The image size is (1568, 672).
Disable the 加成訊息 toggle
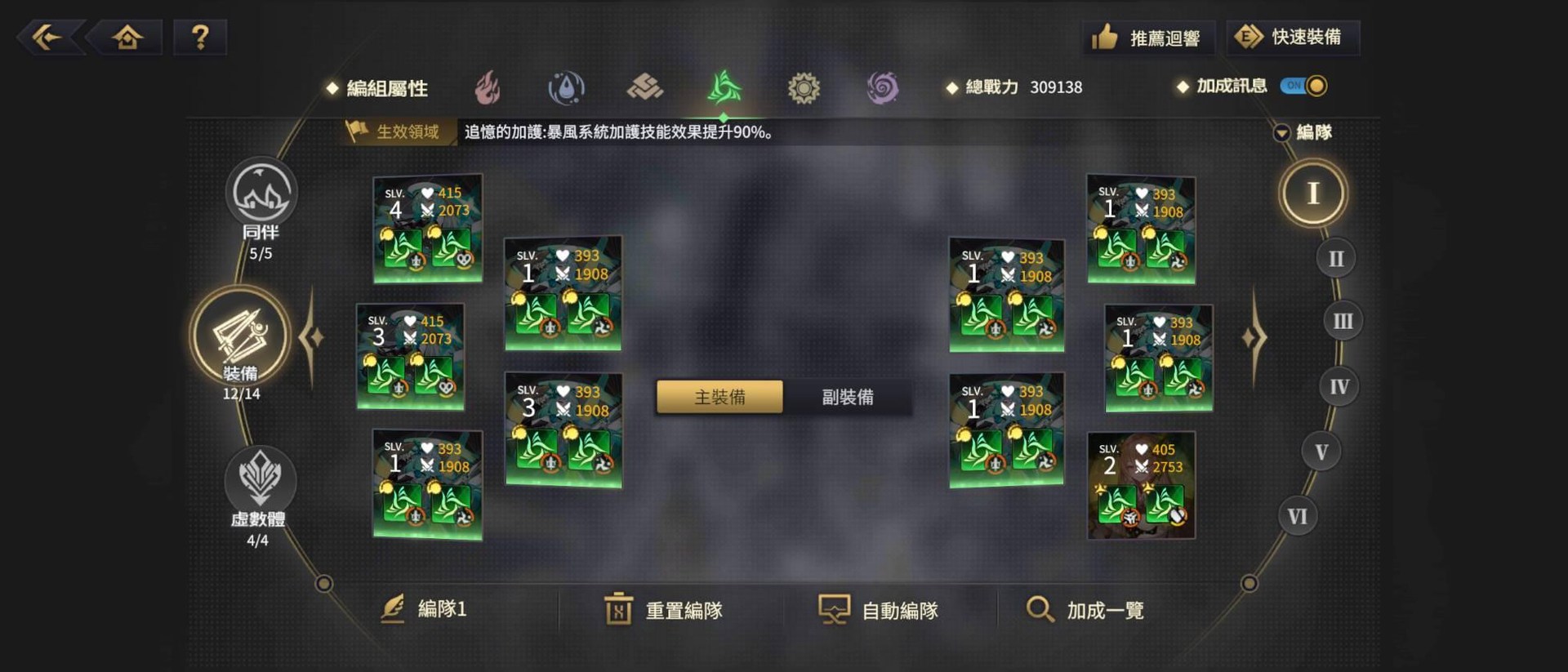tap(1303, 85)
